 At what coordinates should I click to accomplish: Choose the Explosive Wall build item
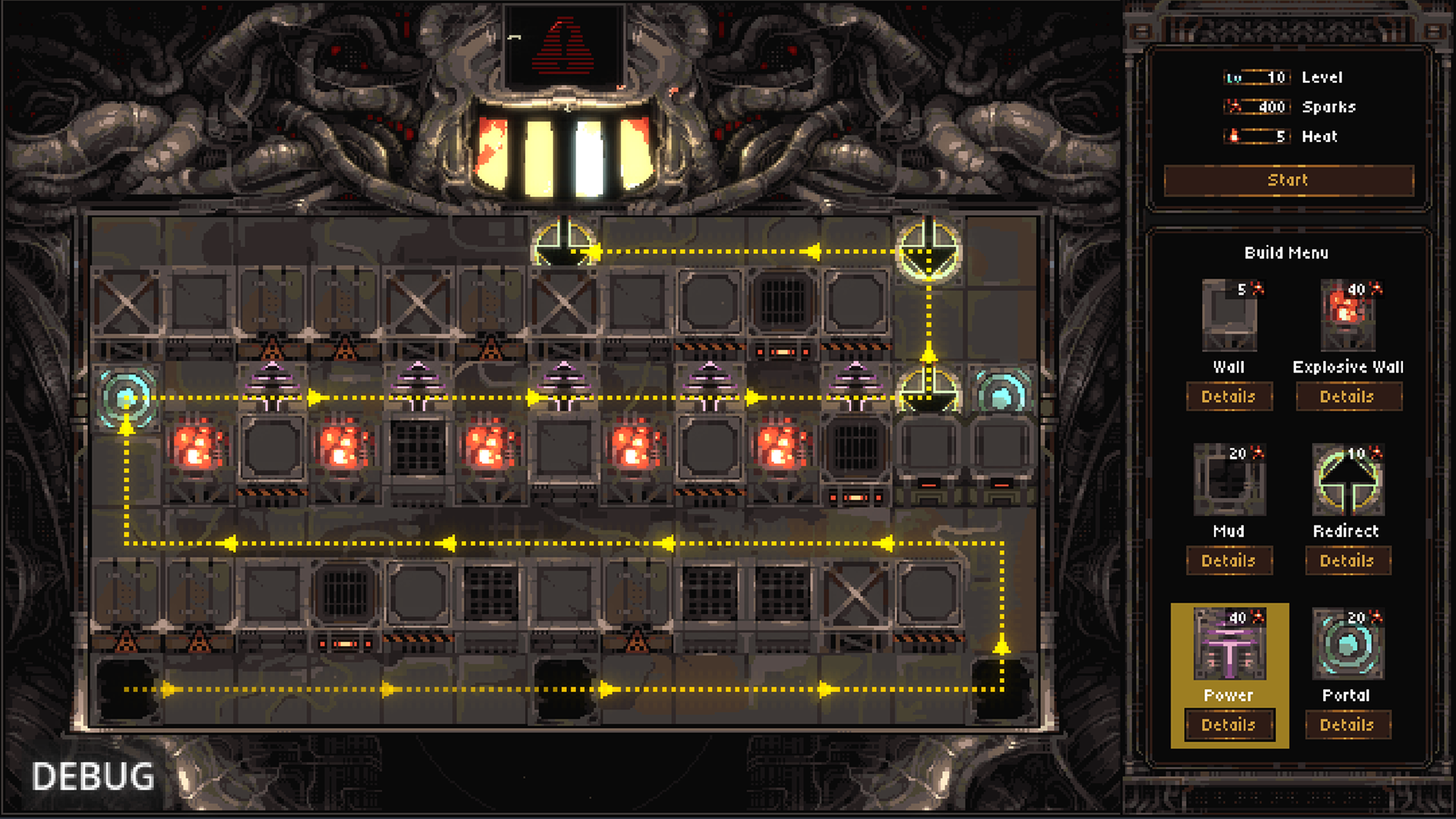pos(1348,315)
